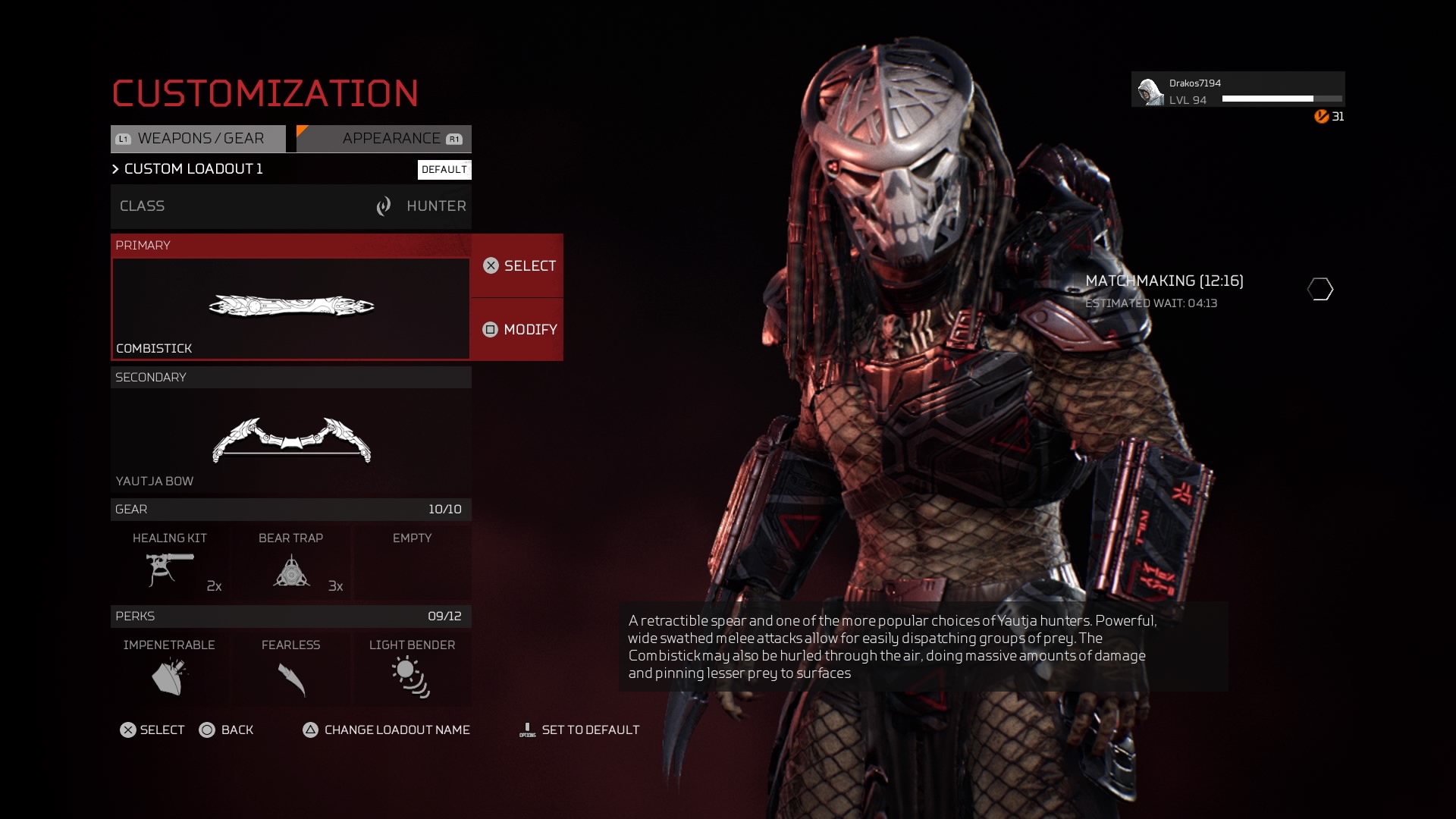View the Drakos7194 player card
The height and width of the screenshot is (819, 1456).
tap(1238, 90)
